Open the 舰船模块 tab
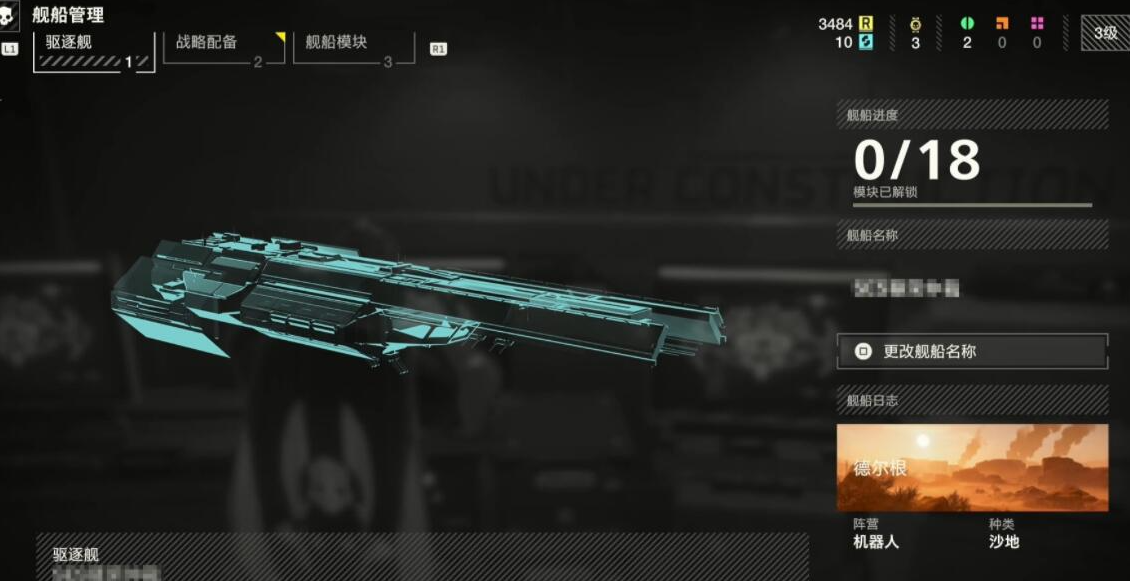 tap(353, 49)
